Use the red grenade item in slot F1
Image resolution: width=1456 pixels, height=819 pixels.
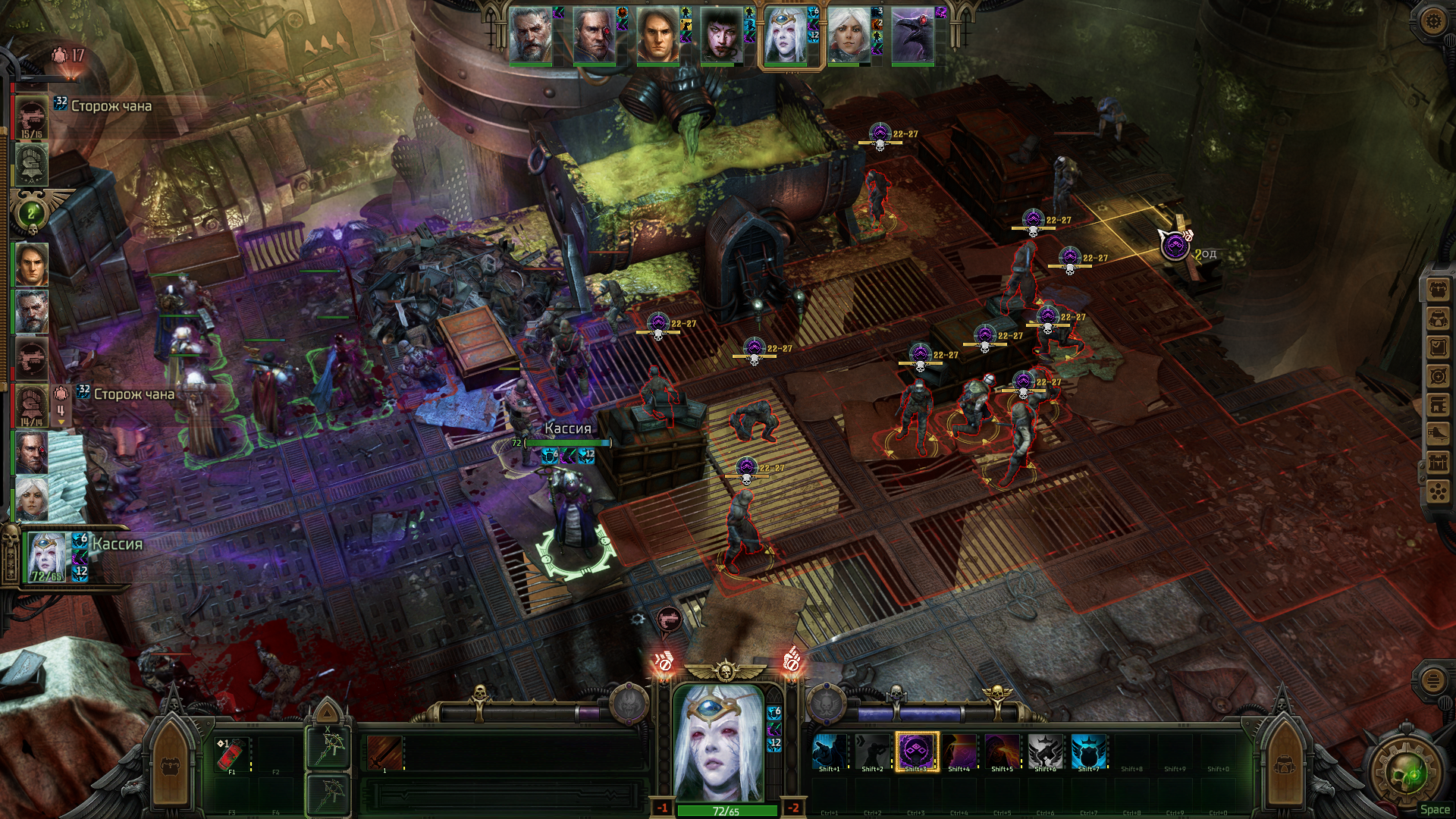(x=232, y=753)
